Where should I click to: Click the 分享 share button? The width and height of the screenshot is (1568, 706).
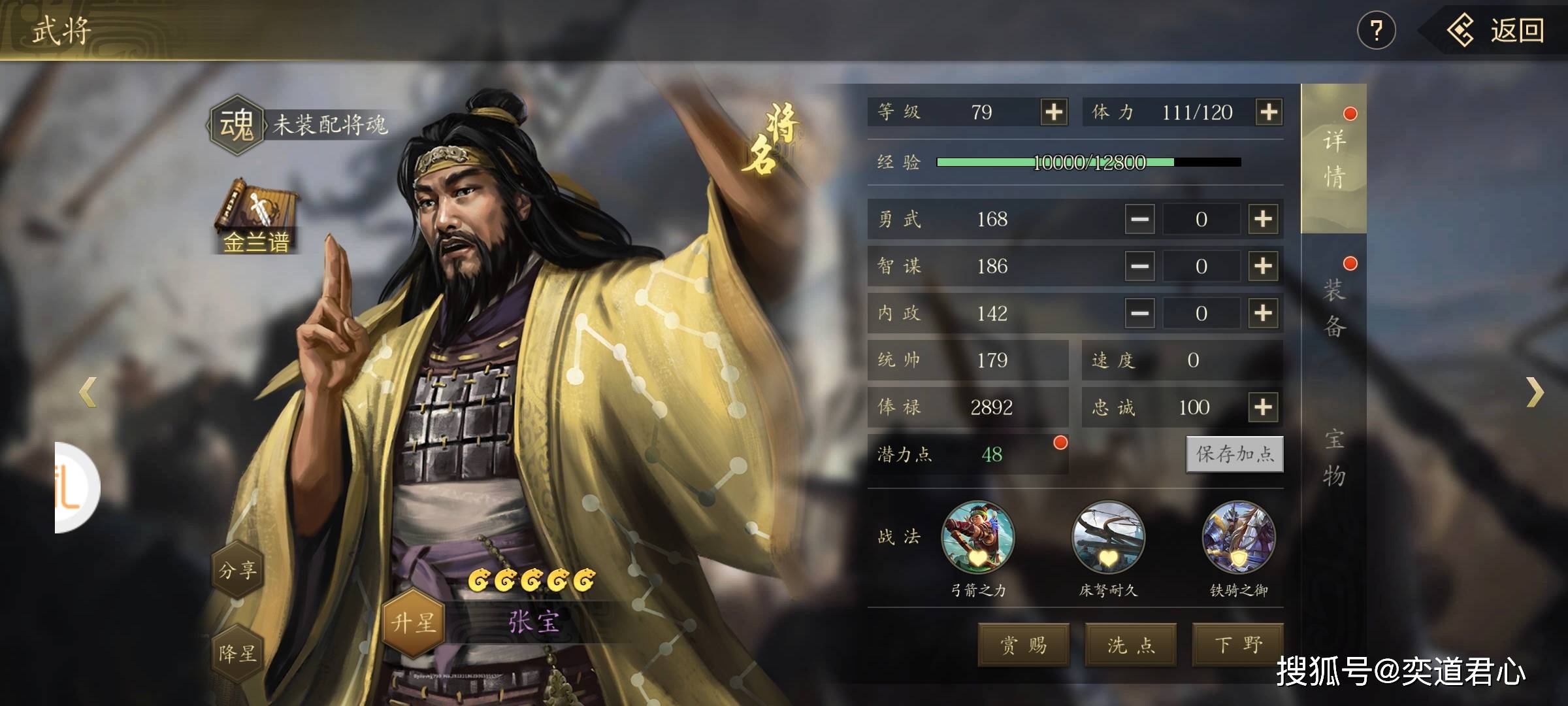(x=237, y=570)
